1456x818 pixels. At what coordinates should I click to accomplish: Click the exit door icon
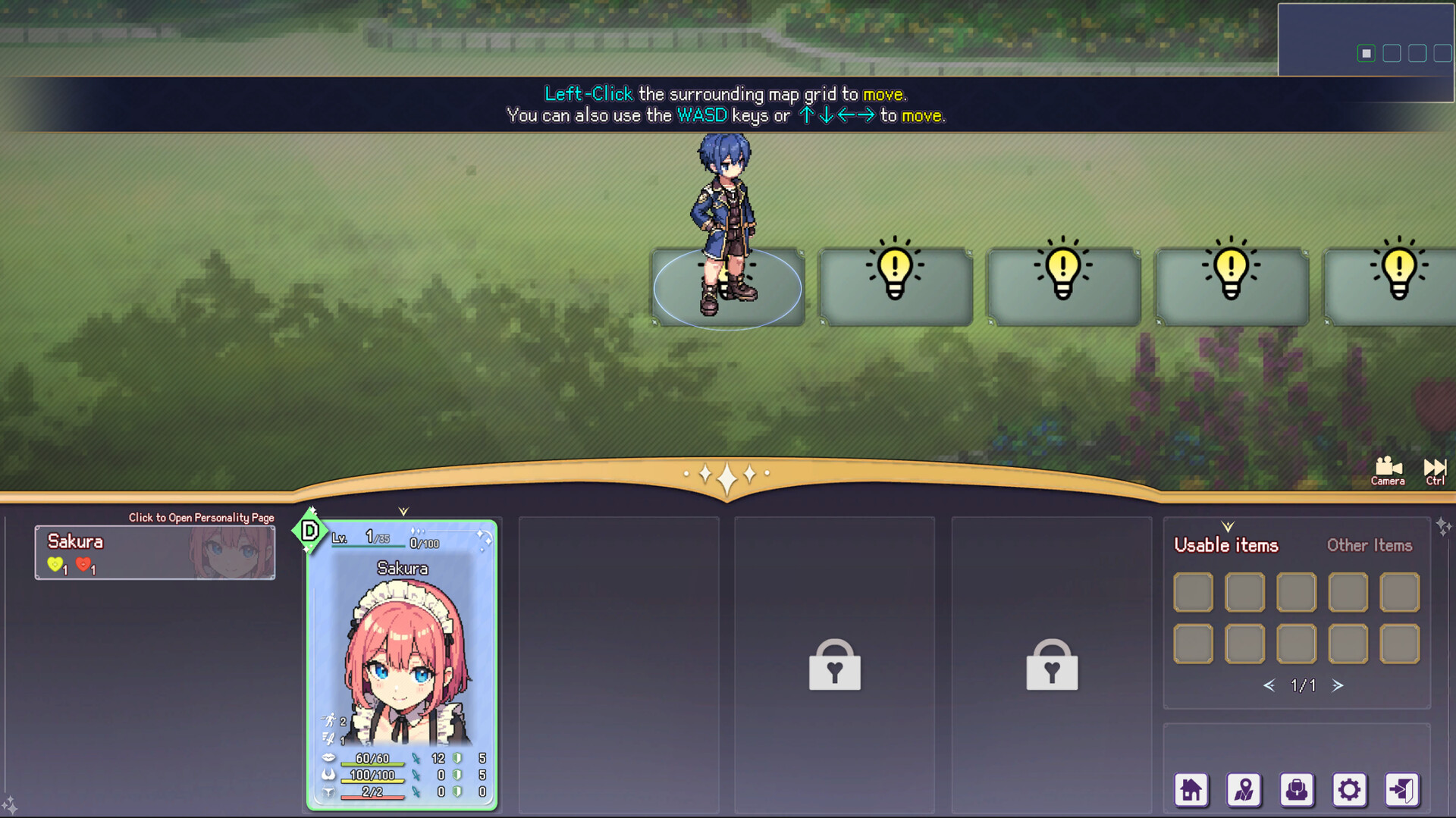click(x=1404, y=790)
